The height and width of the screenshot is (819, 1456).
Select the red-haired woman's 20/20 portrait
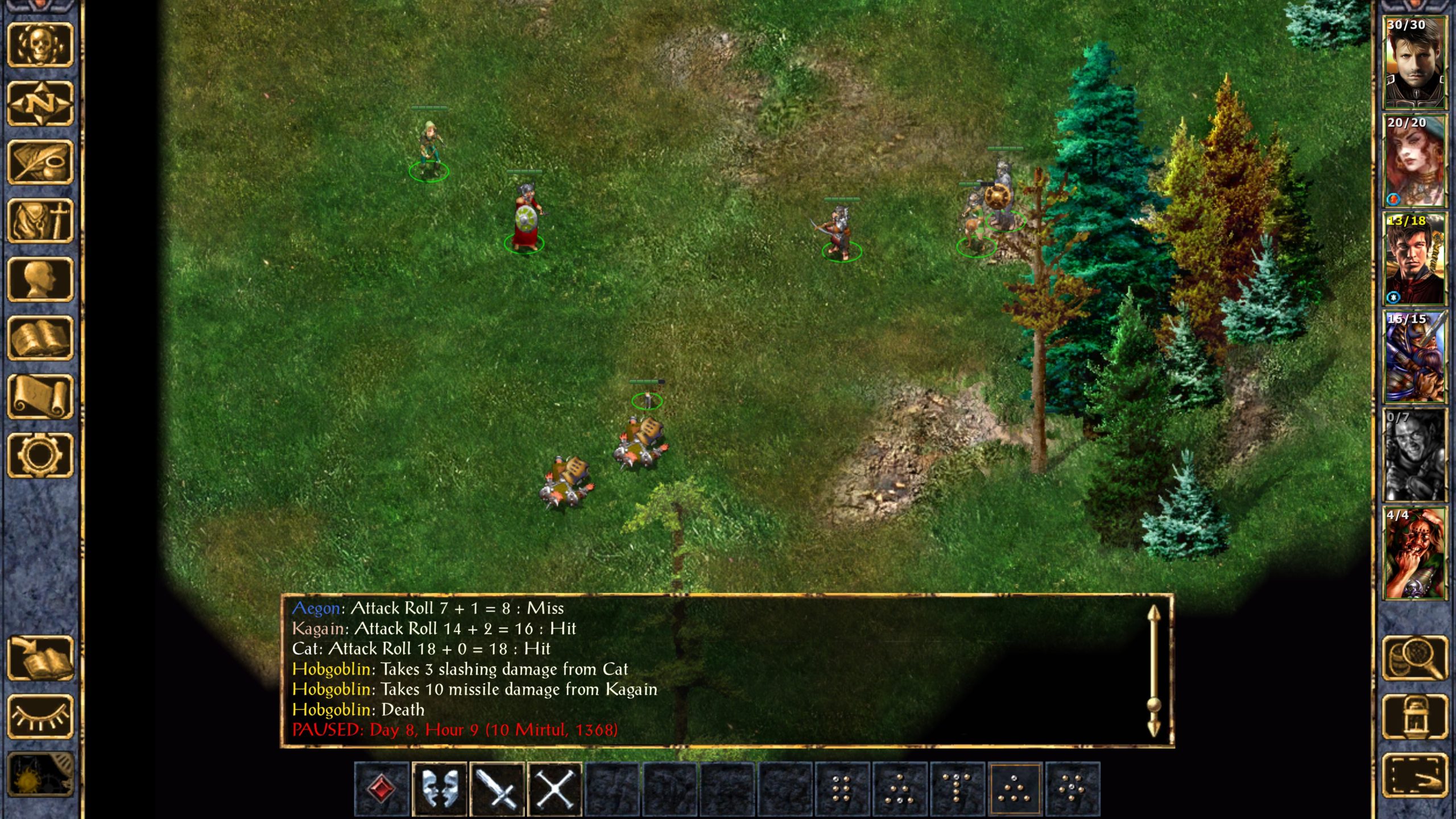1414,161
